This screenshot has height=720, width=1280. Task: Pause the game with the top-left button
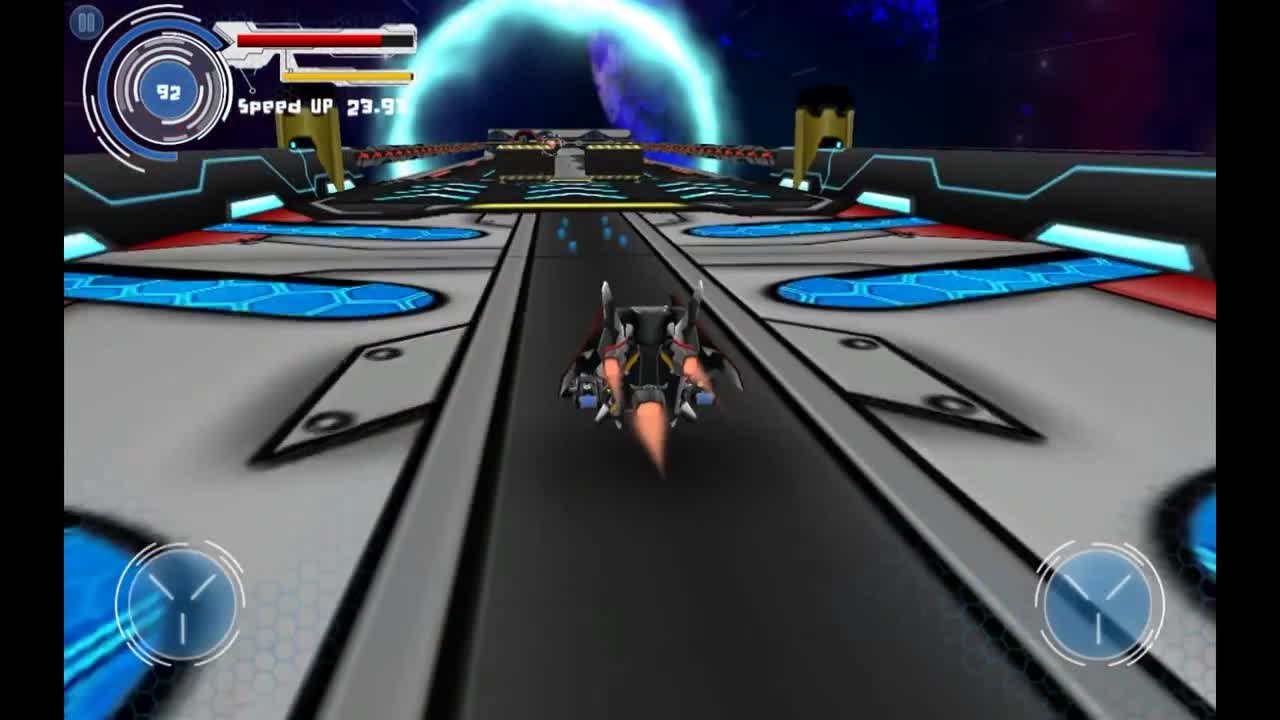[x=87, y=22]
